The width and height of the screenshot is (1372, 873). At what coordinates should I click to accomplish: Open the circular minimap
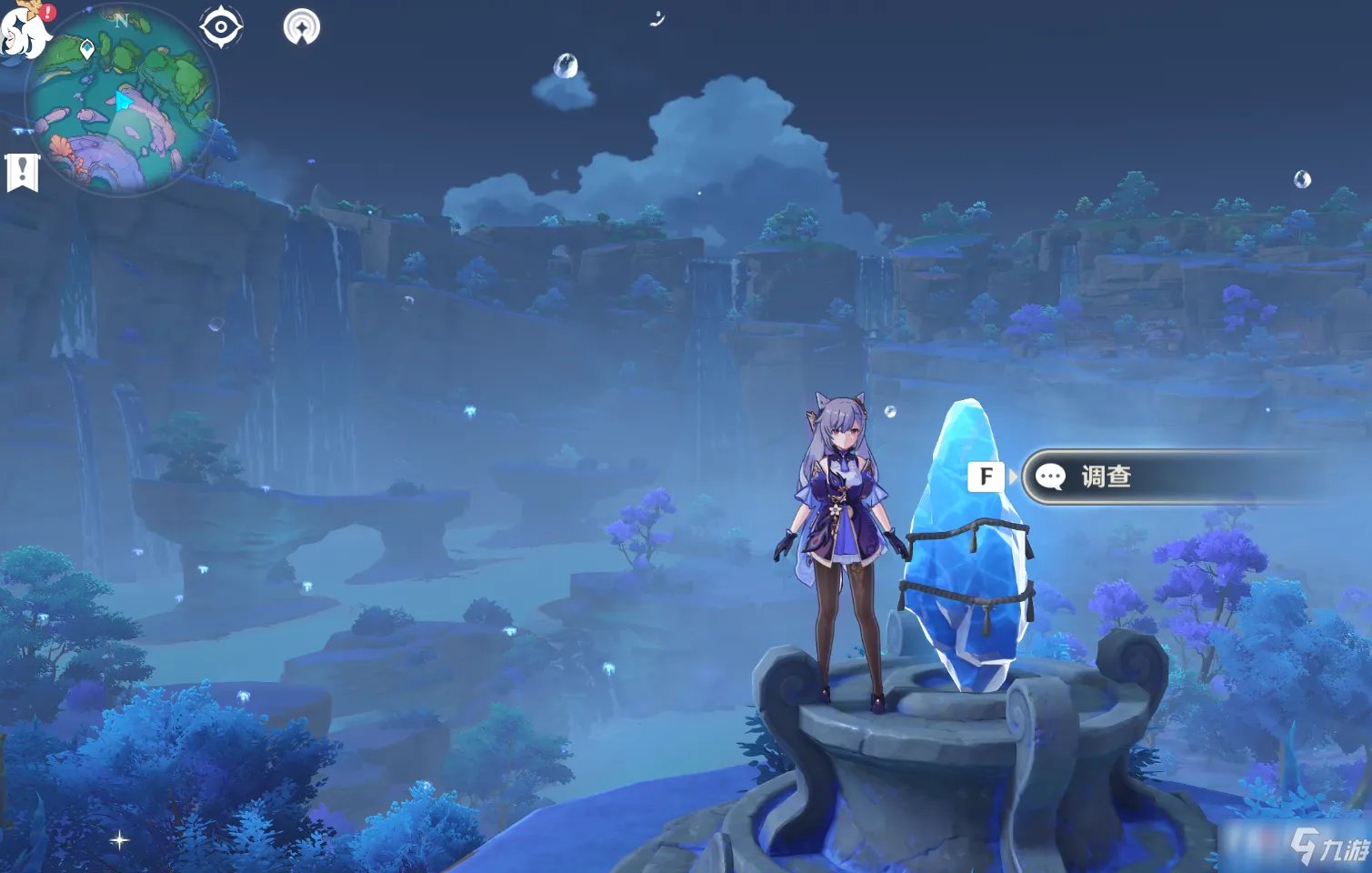[121, 100]
